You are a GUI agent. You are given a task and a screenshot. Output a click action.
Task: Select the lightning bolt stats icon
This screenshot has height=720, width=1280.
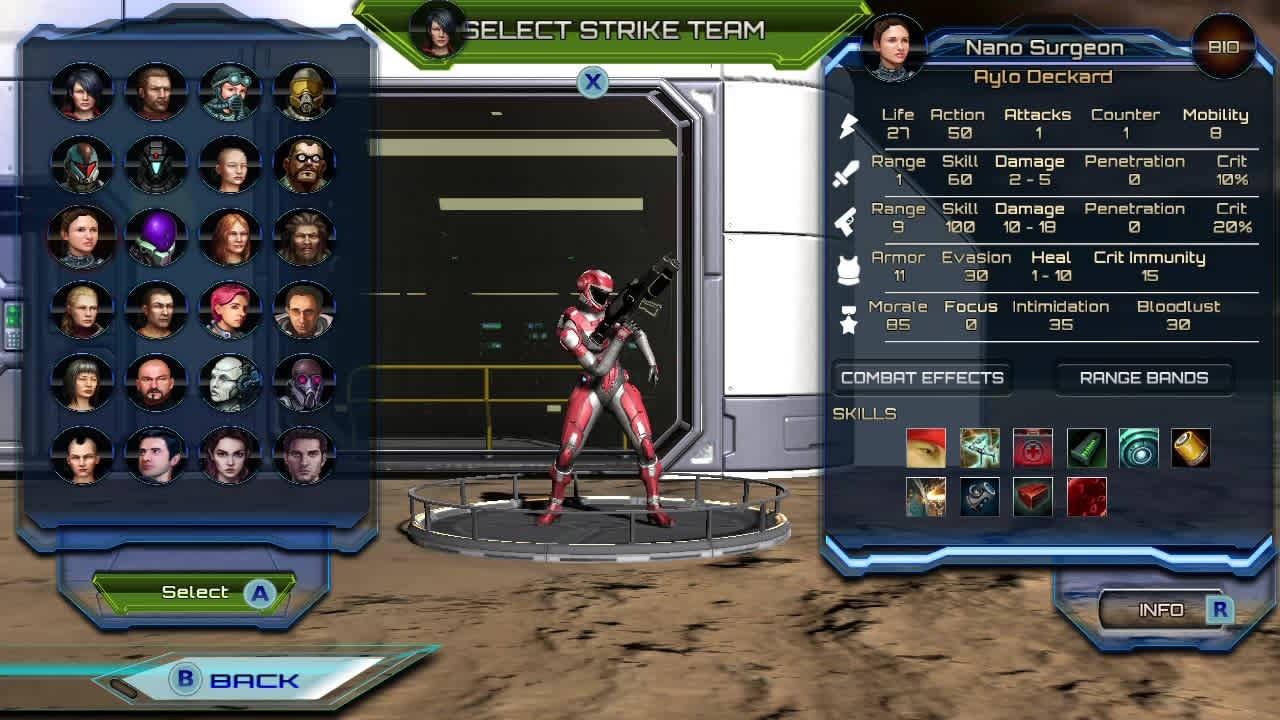(849, 125)
